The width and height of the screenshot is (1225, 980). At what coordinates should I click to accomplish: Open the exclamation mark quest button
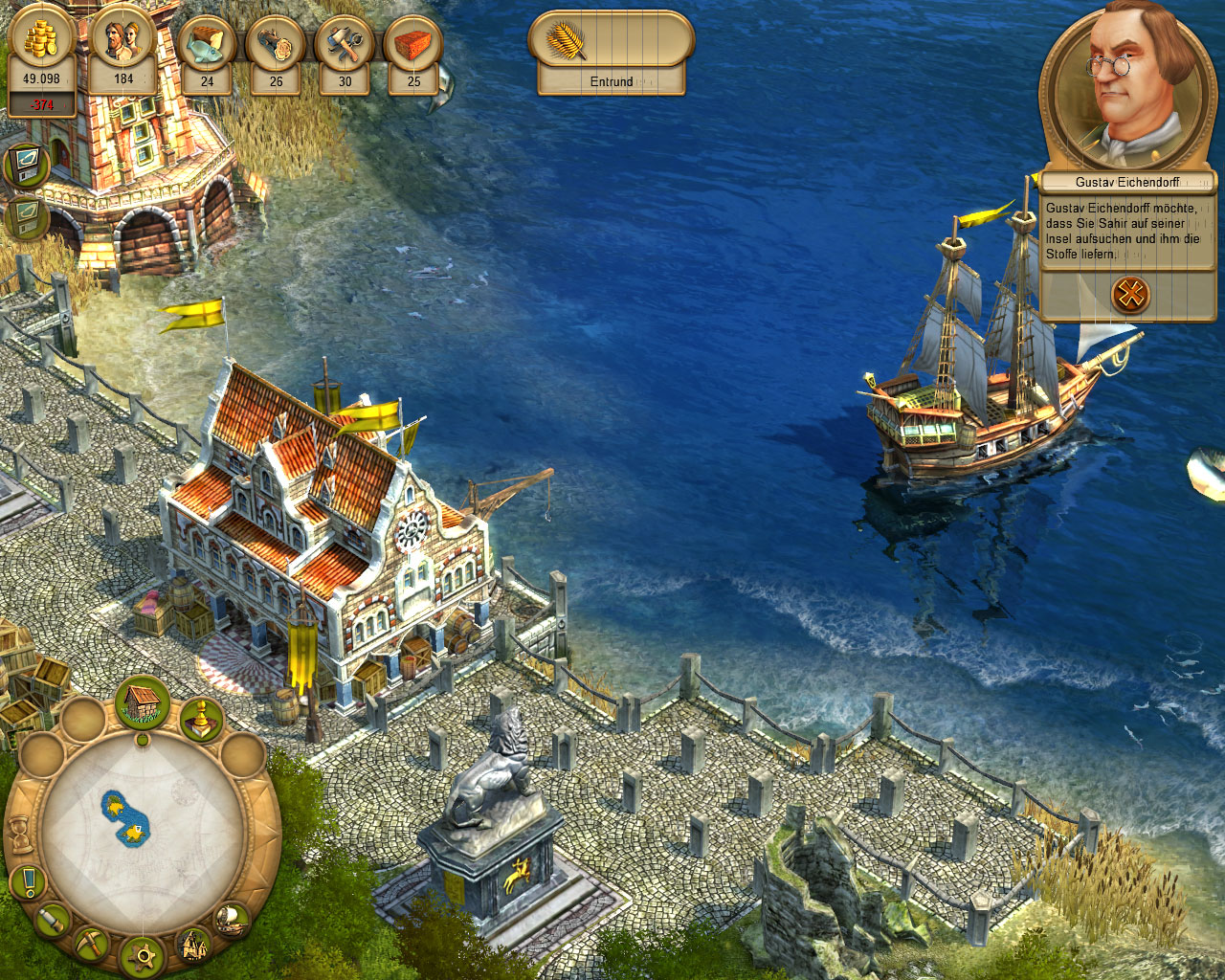(30, 880)
